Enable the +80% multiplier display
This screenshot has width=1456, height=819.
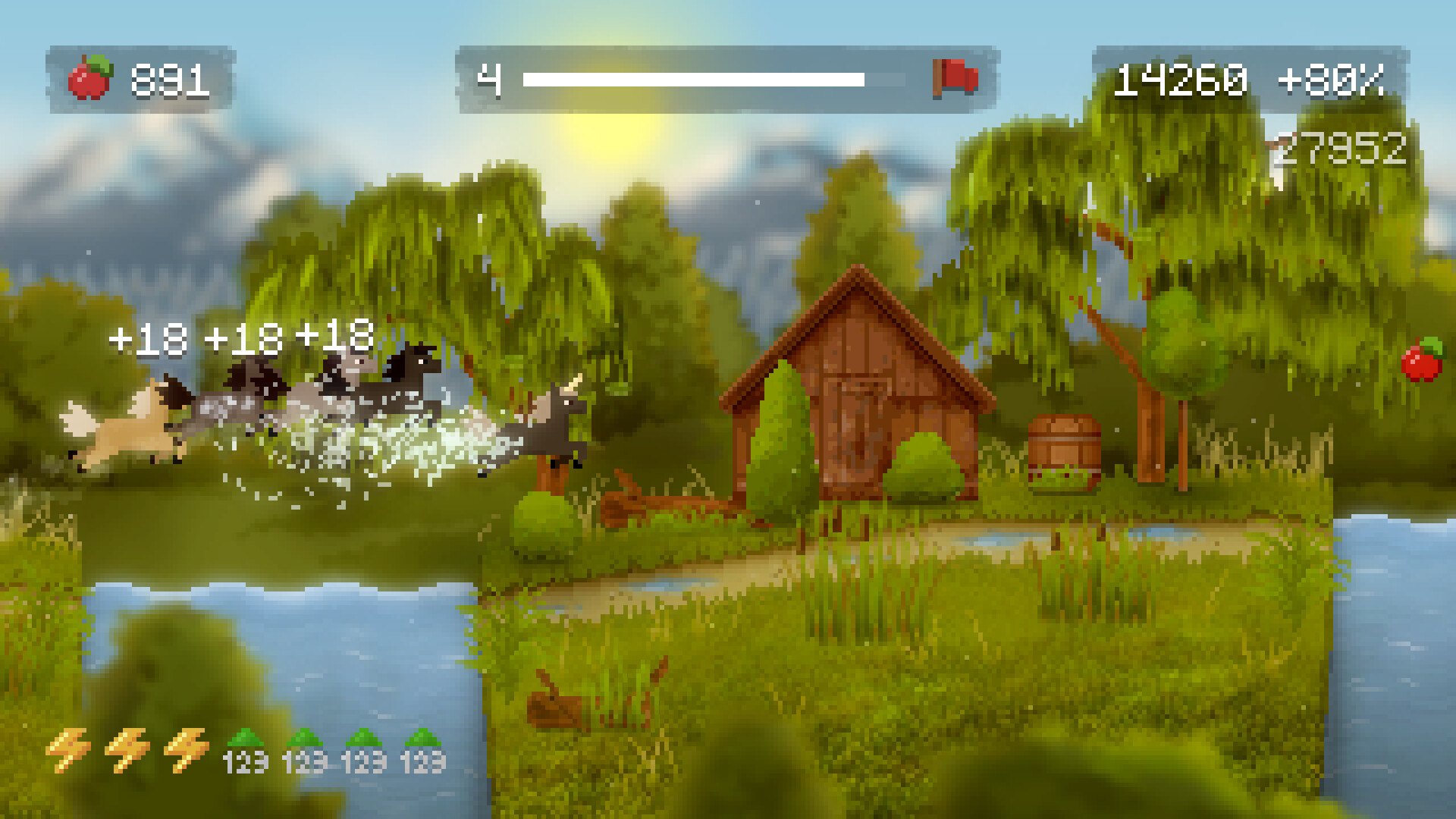tap(1341, 77)
